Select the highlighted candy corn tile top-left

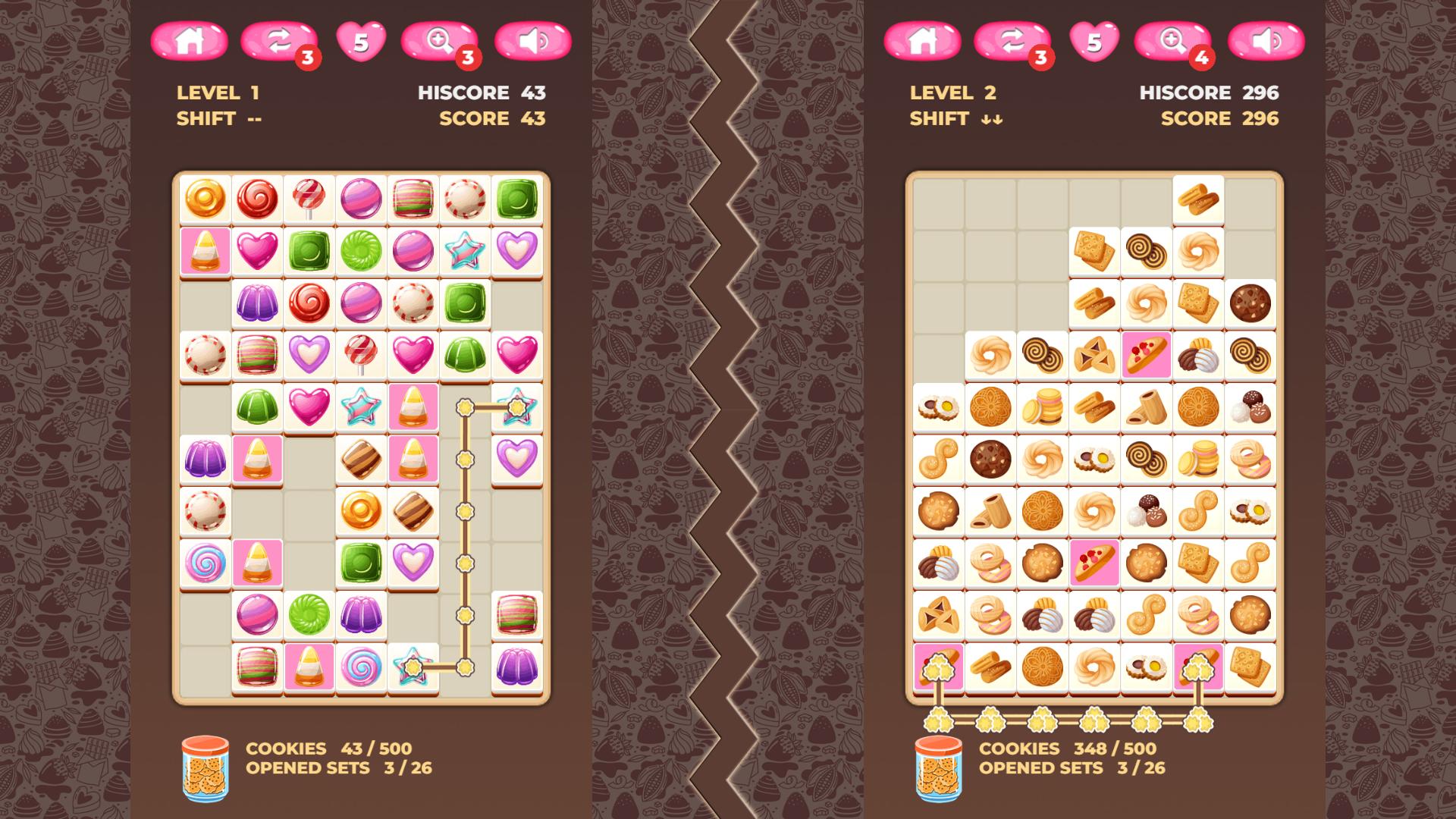click(205, 251)
